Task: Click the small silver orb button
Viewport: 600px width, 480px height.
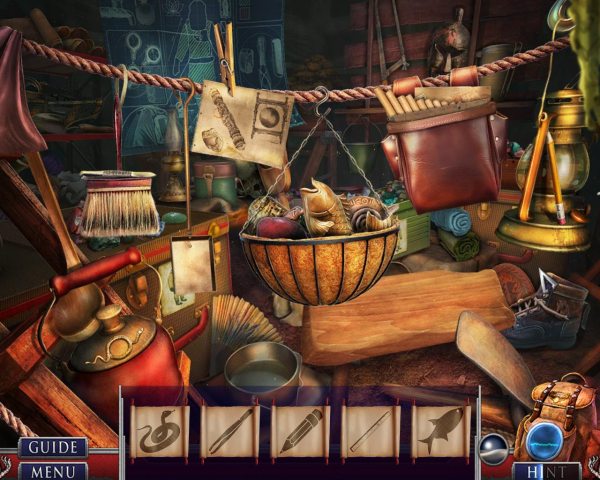Action: pos(494,446)
